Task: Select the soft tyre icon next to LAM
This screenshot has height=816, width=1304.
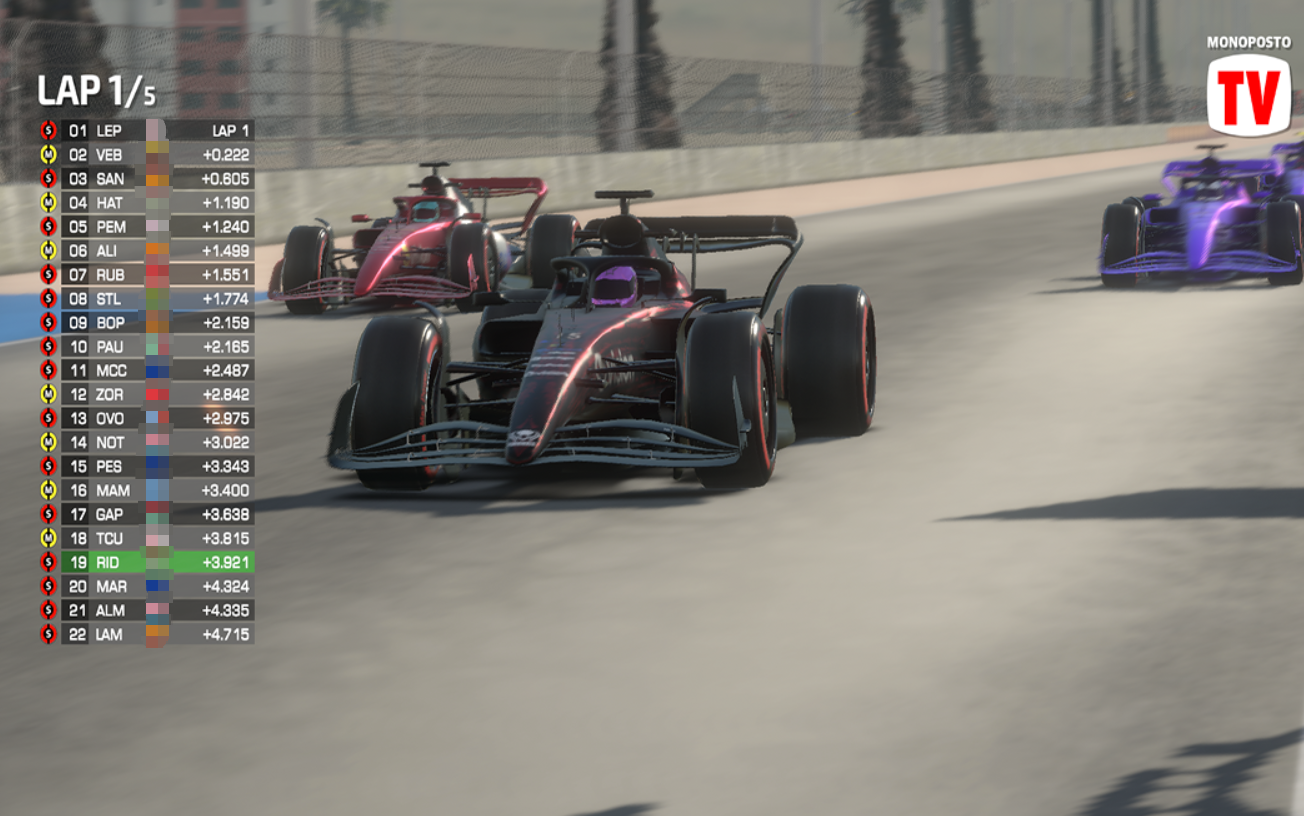Action: click(x=47, y=635)
